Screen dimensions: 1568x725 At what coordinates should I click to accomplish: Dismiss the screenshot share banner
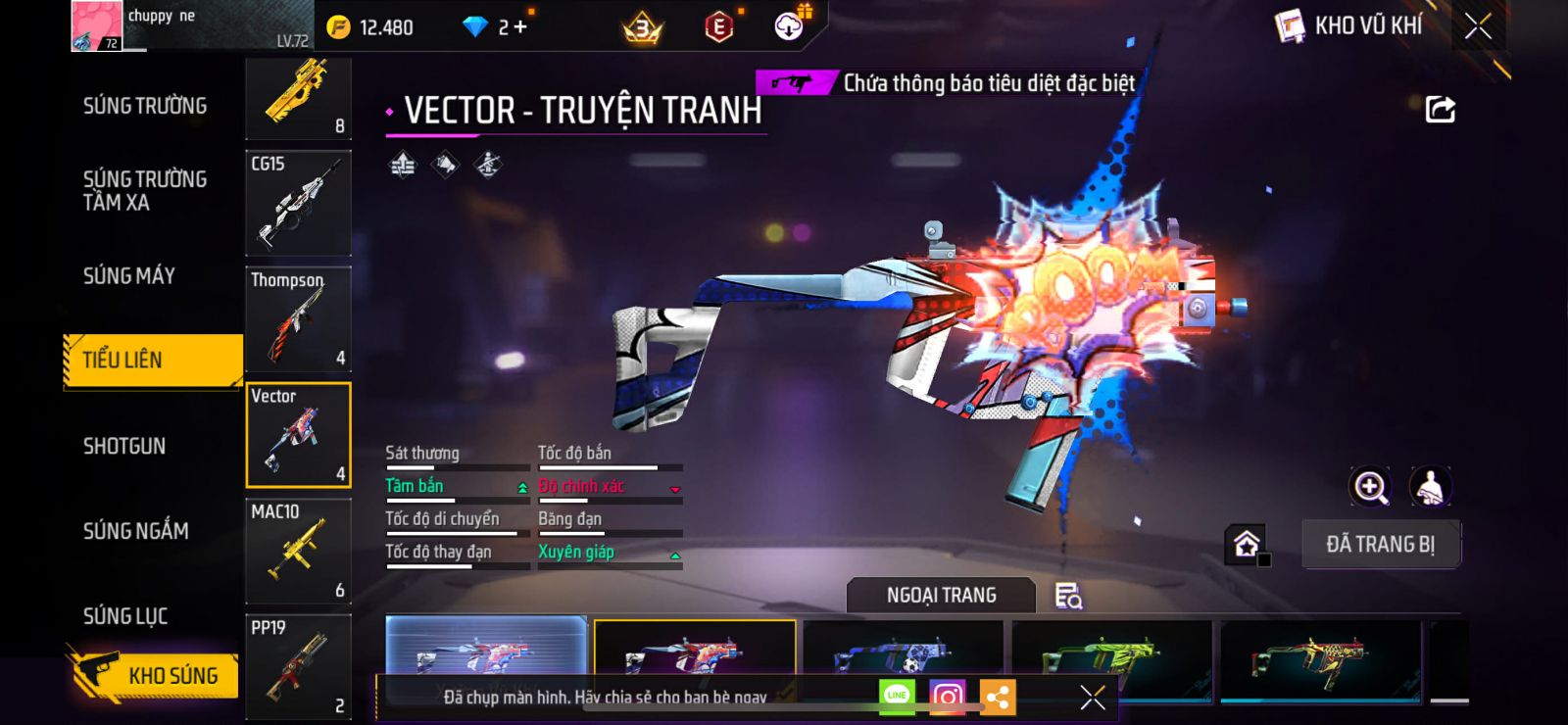pos(1092,697)
